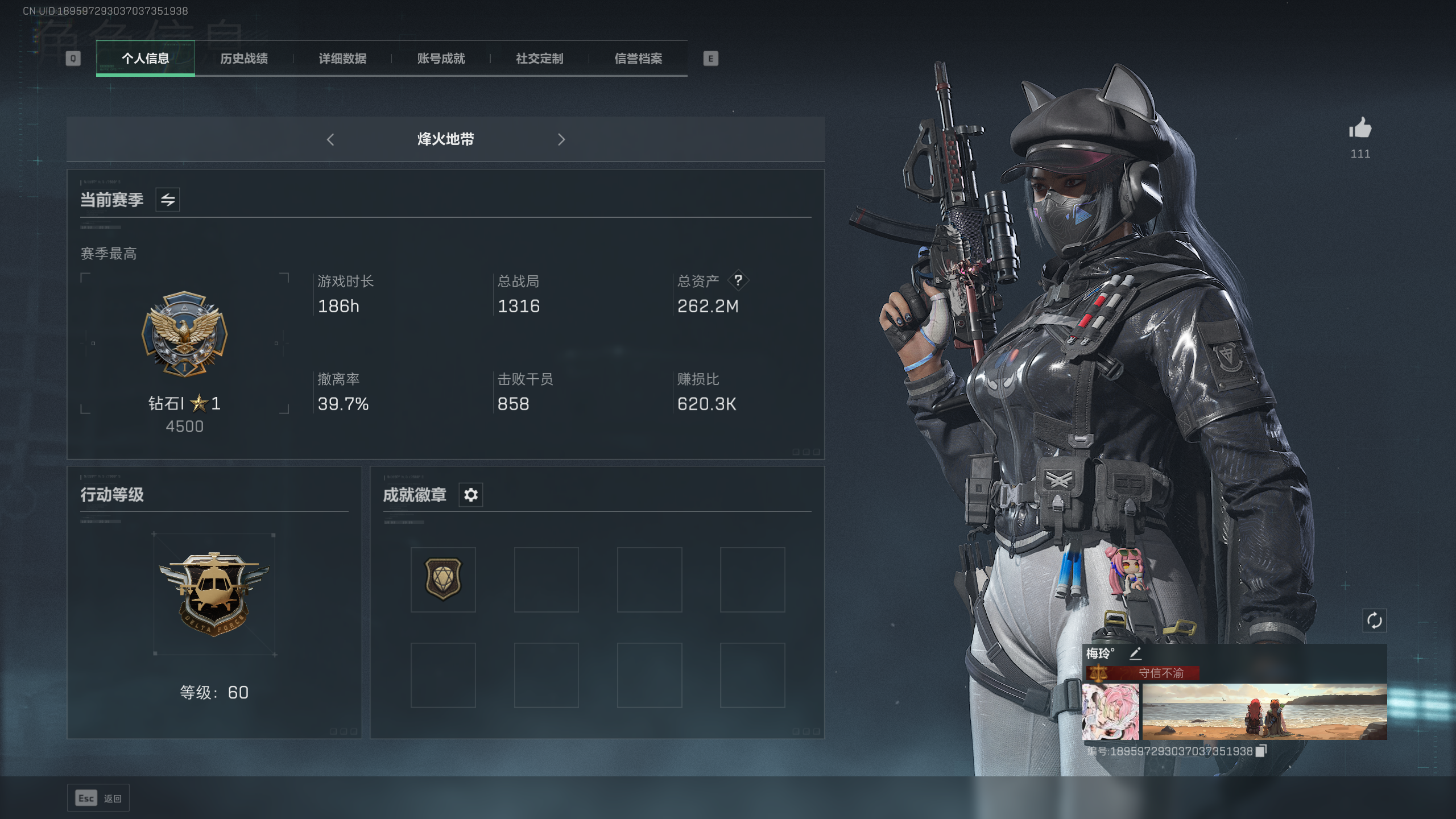Open the 成就徽章 badge settings gear icon
1456x819 pixels.
[x=470, y=495]
